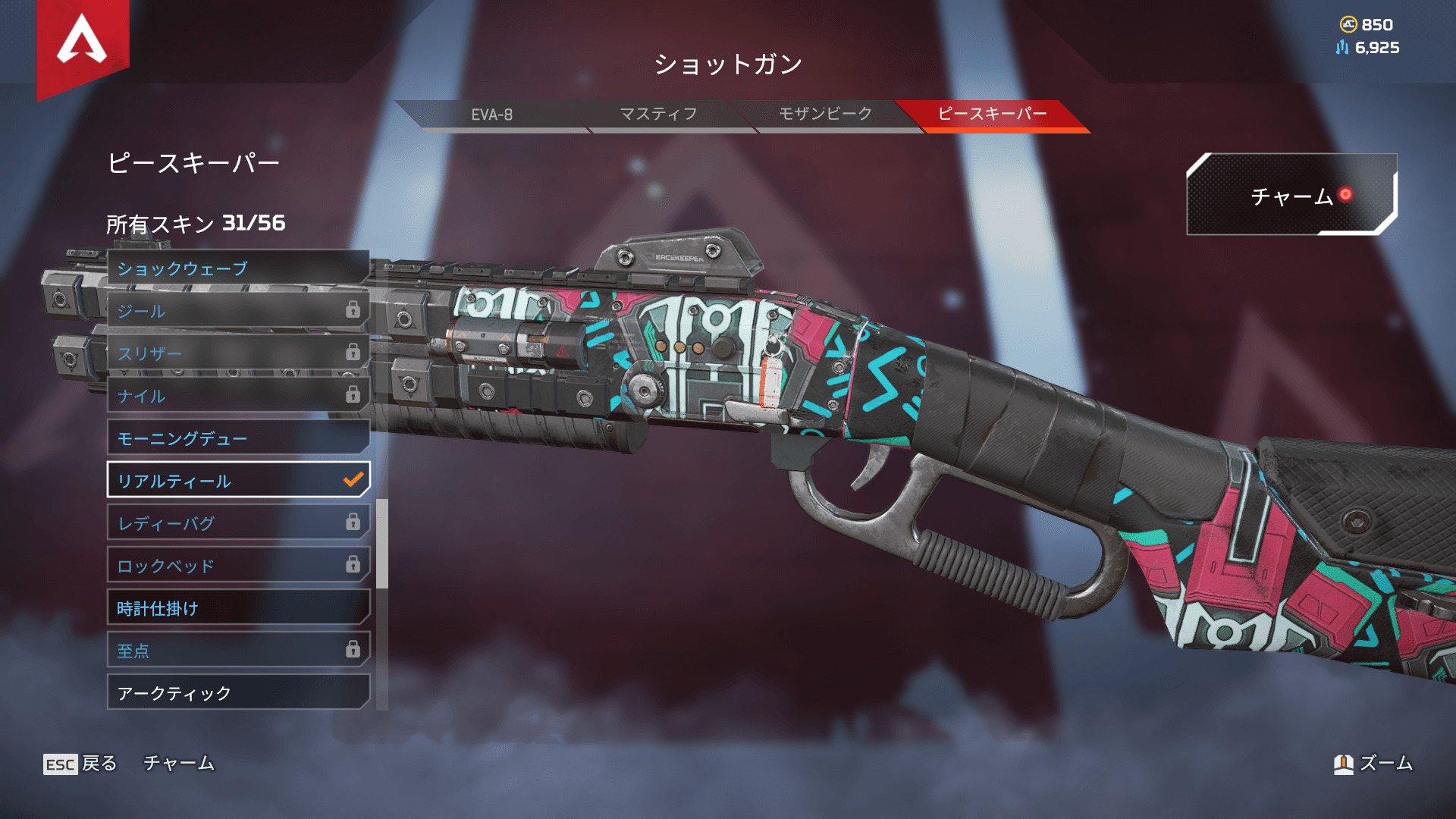
Task: Choose the locked ロックベッド skin
Action: (238, 566)
